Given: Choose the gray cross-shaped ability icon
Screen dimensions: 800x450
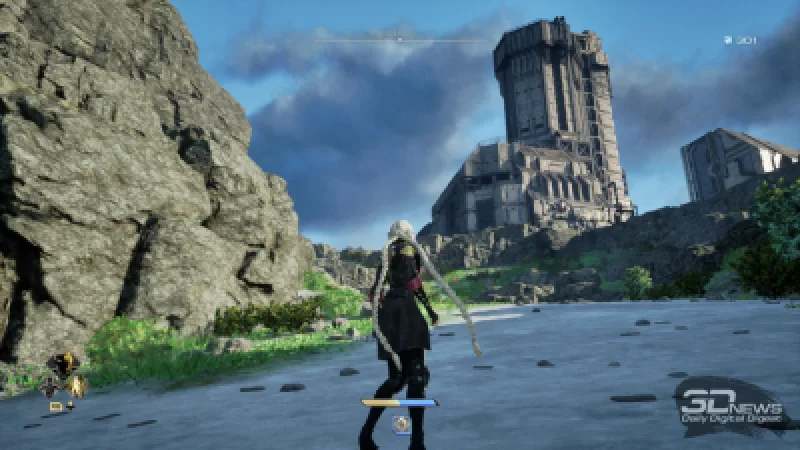Looking at the screenshot, I should (x=49, y=384).
